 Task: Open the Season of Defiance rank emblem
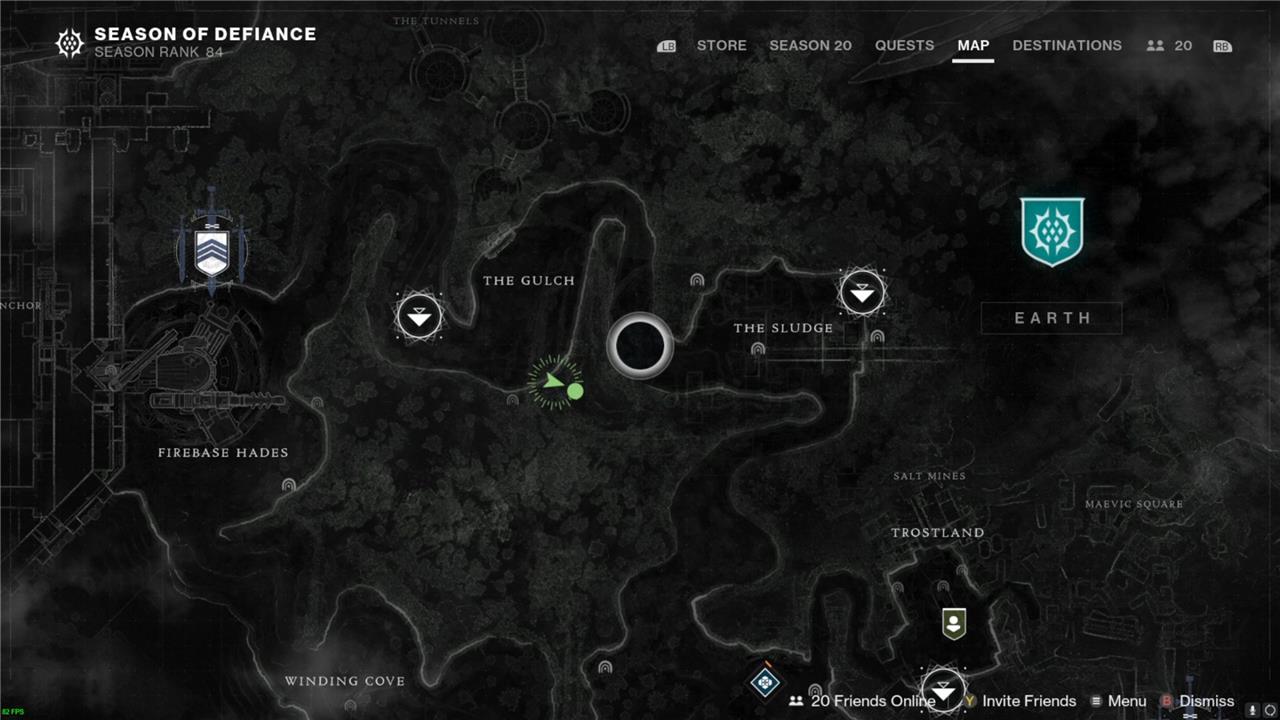click(x=70, y=42)
